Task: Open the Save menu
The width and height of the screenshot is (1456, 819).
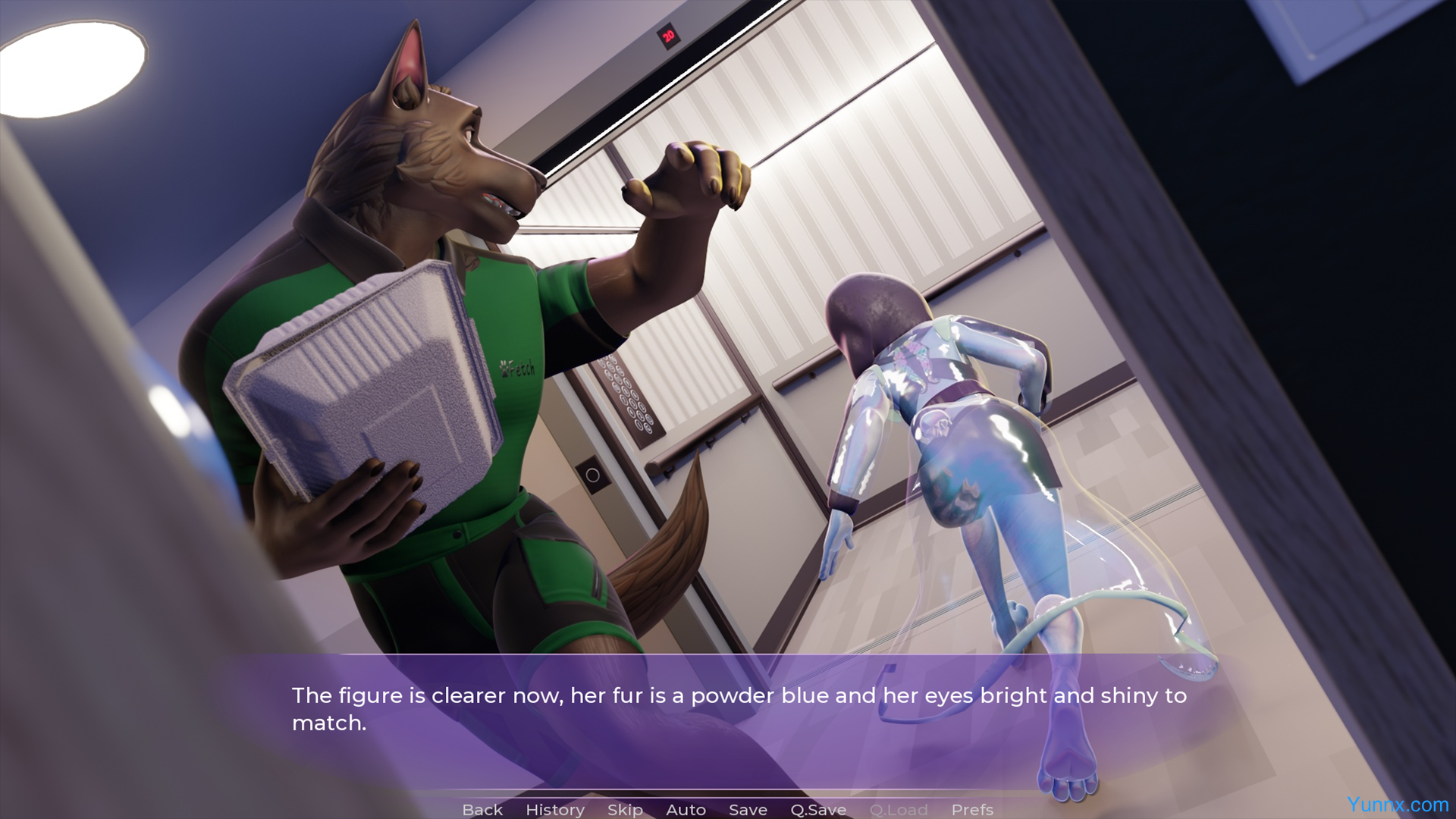Action: pos(748,810)
